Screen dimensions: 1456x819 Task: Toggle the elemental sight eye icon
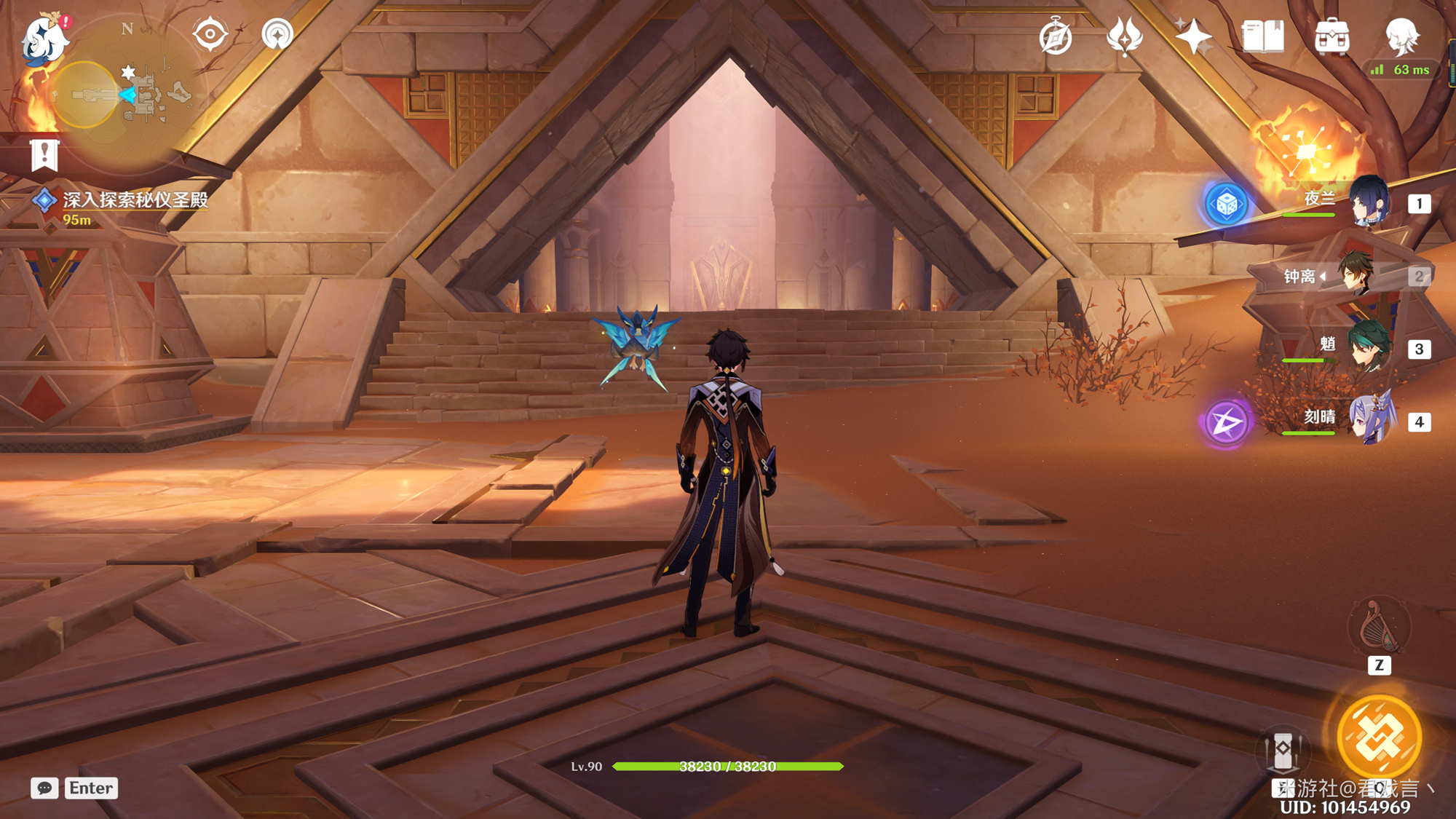(210, 34)
